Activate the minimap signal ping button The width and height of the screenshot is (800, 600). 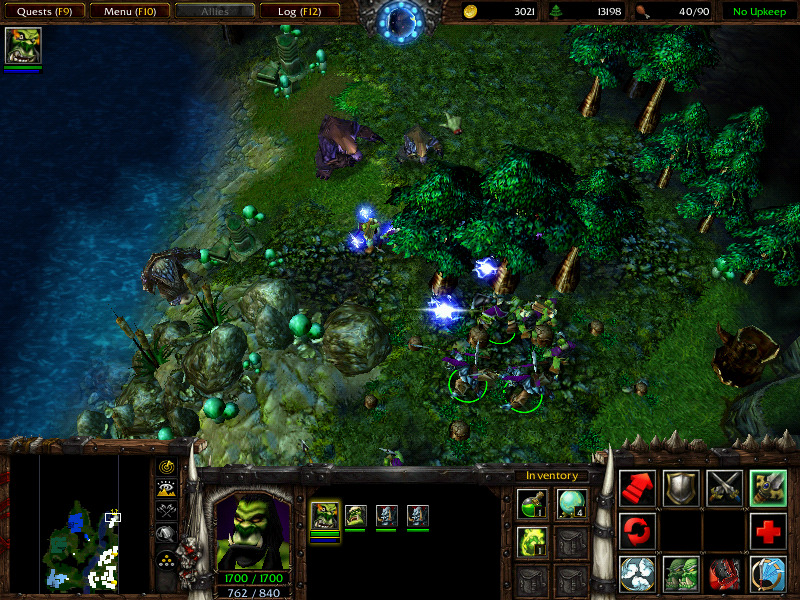click(x=167, y=467)
